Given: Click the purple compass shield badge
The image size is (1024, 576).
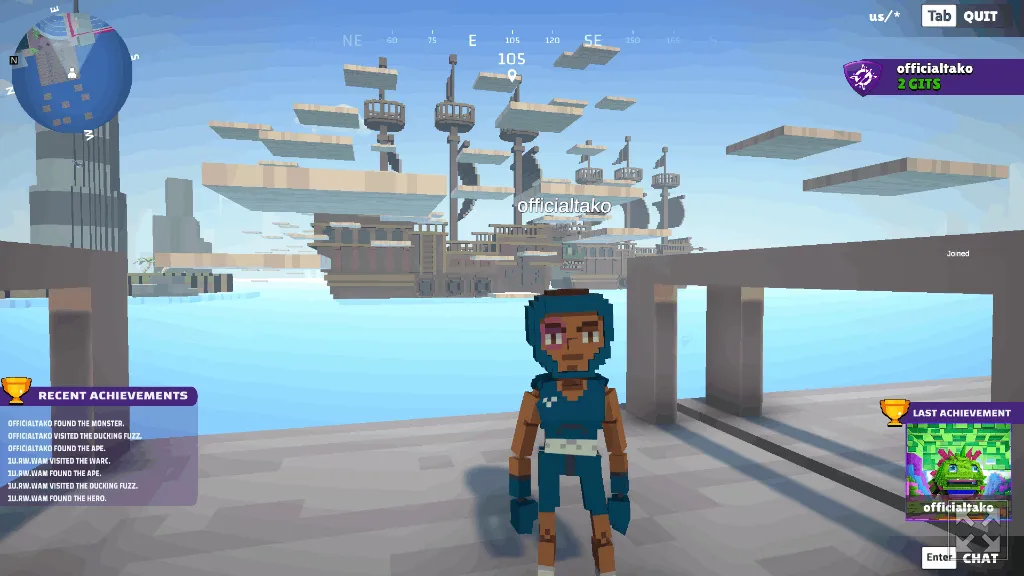Looking at the screenshot, I should [x=862, y=77].
